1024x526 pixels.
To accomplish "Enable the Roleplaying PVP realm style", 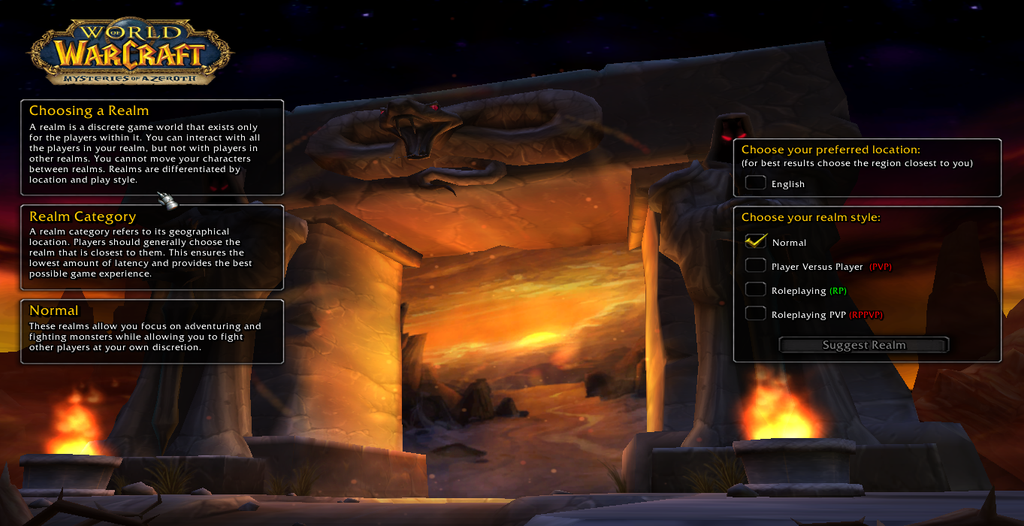I will (x=755, y=314).
